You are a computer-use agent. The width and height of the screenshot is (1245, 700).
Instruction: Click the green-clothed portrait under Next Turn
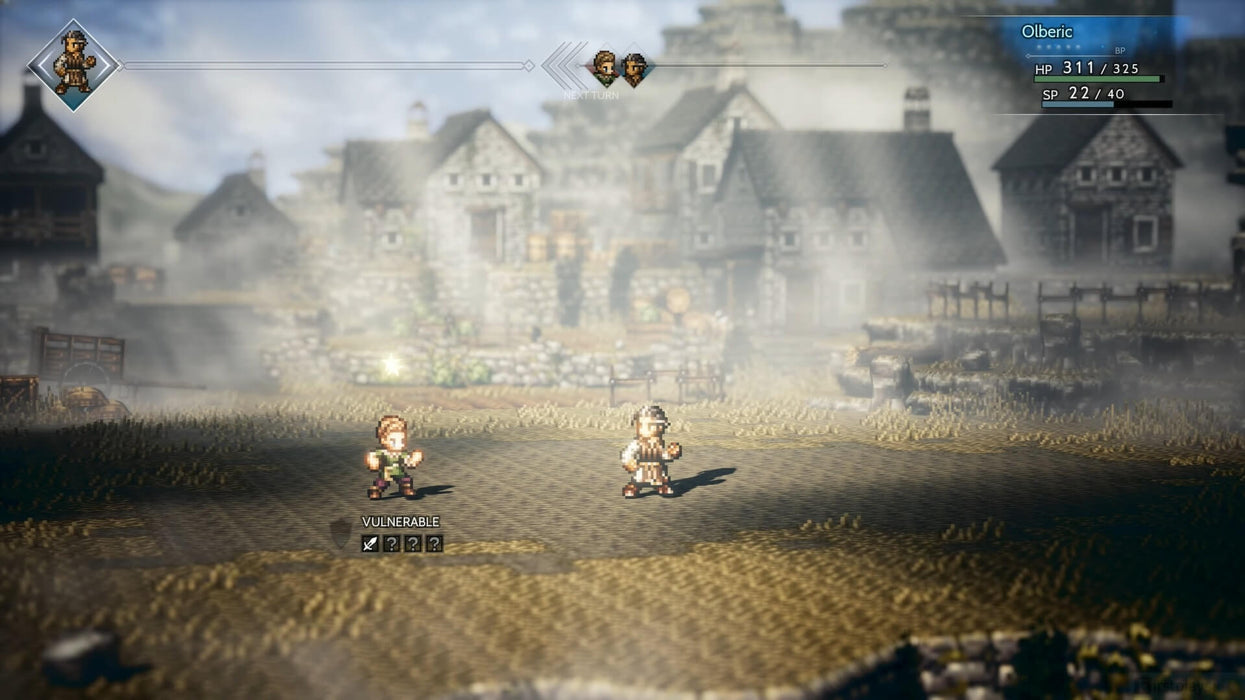pyautogui.click(x=604, y=68)
